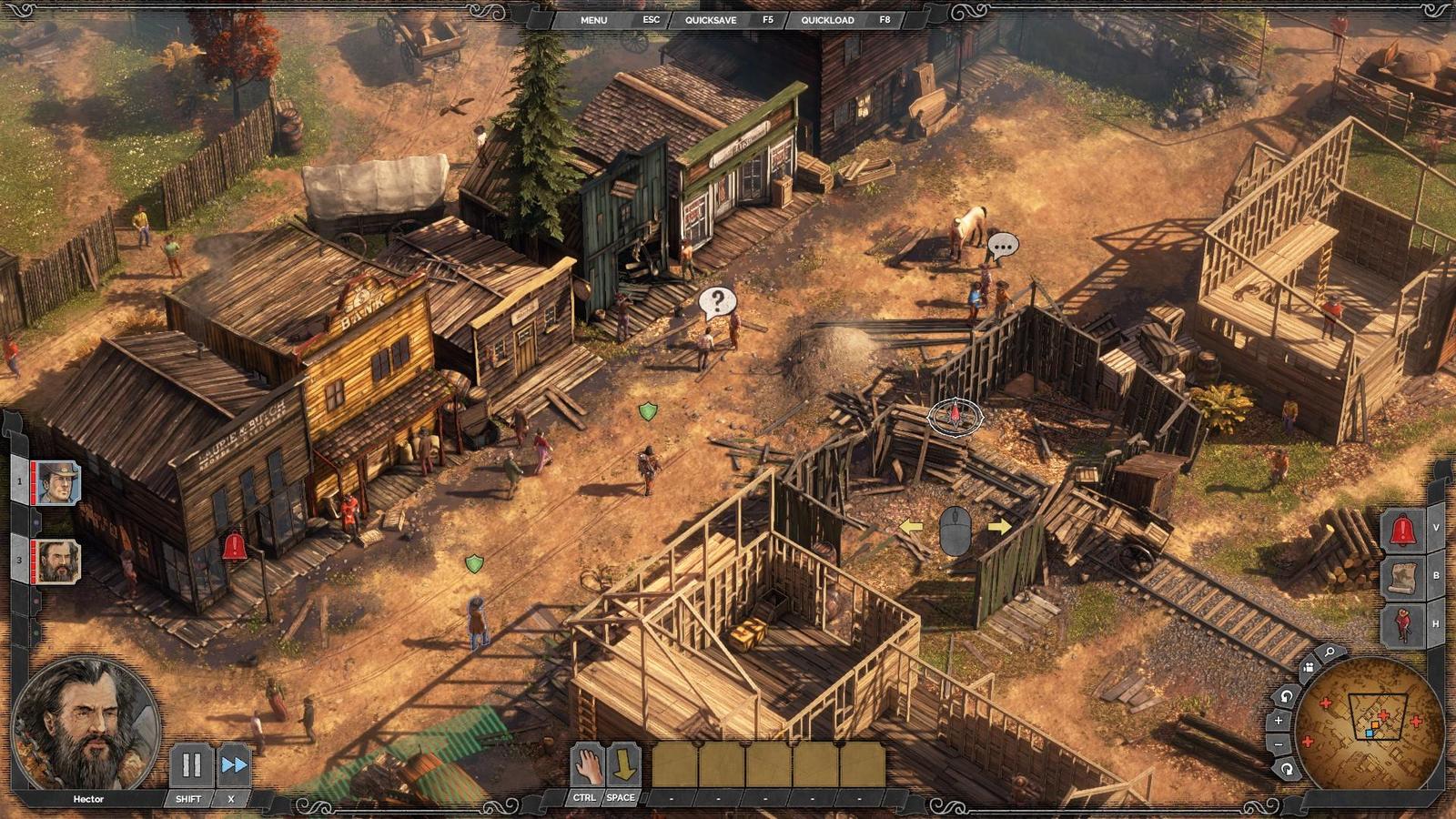Click the red alarm bell button
The height and width of the screenshot is (819, 1456).
coord(1402,529)
